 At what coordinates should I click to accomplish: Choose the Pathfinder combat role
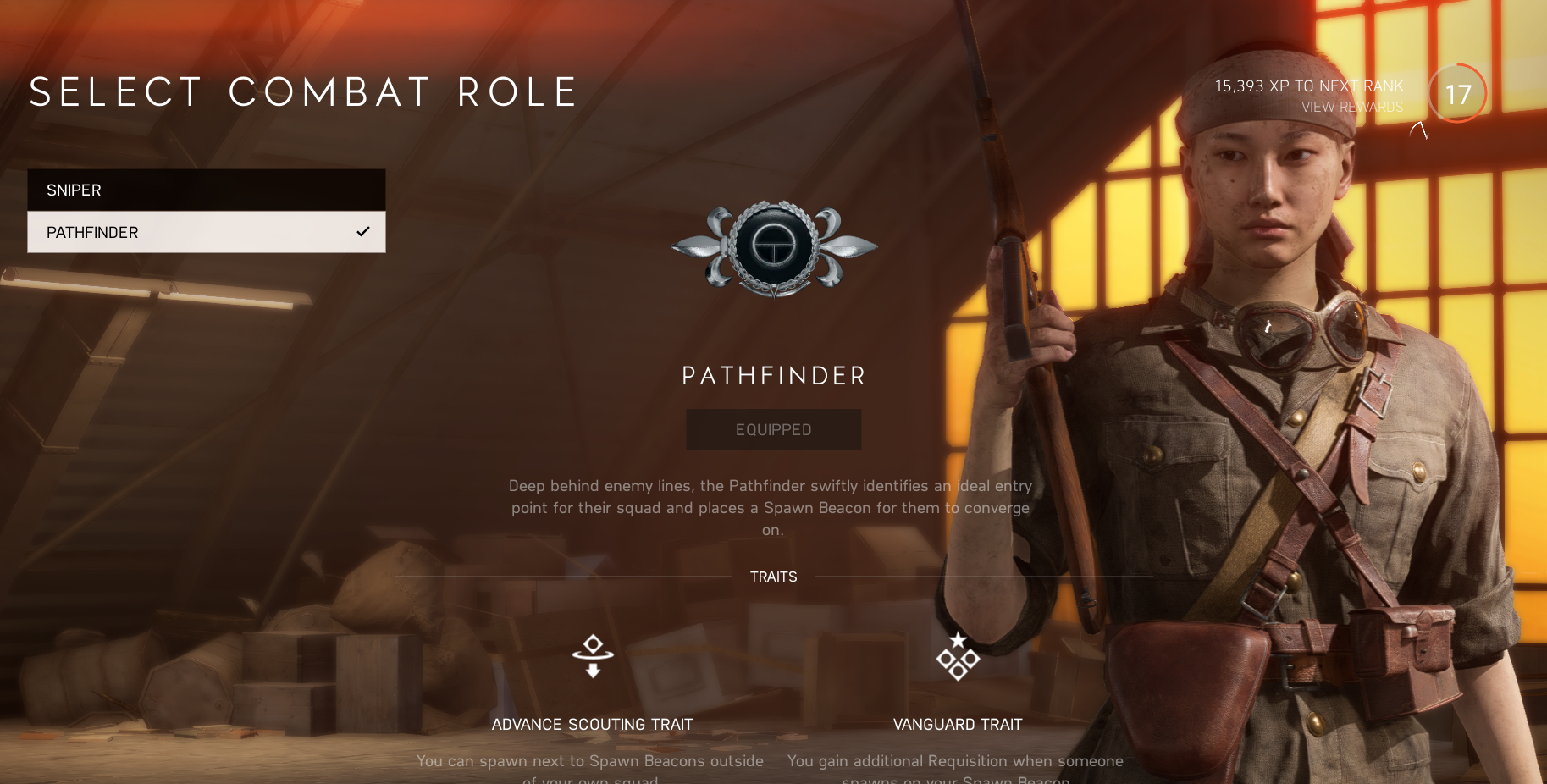click(x=206, y=232)
